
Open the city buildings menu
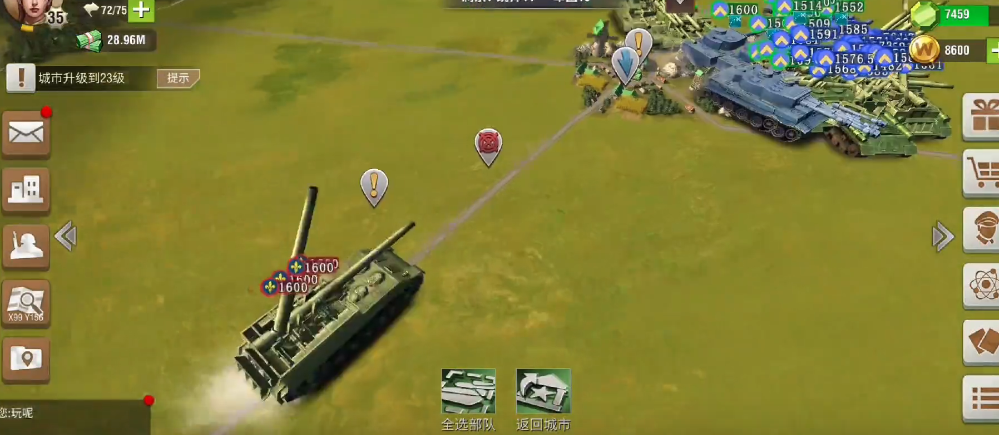pos(26,189)
